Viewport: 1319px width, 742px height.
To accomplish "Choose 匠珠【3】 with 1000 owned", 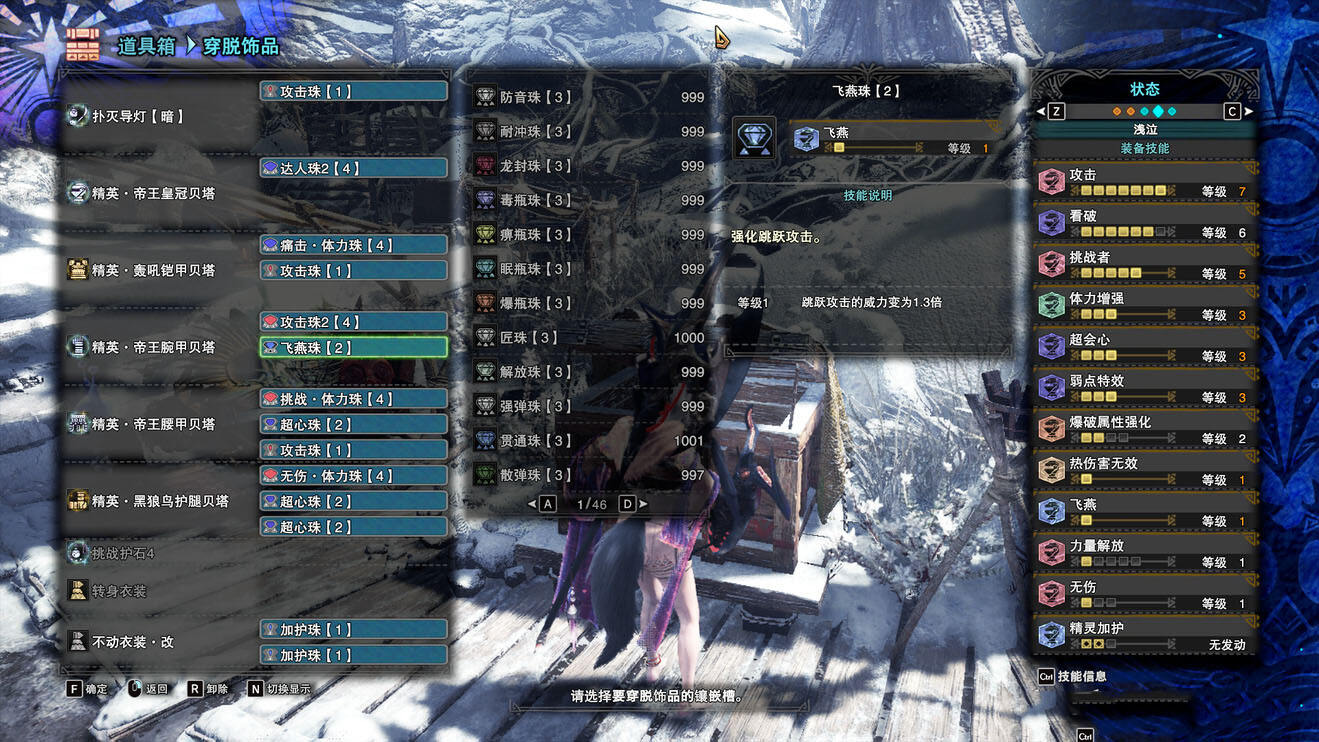I will pyautogui.click(x=589, y=338).
